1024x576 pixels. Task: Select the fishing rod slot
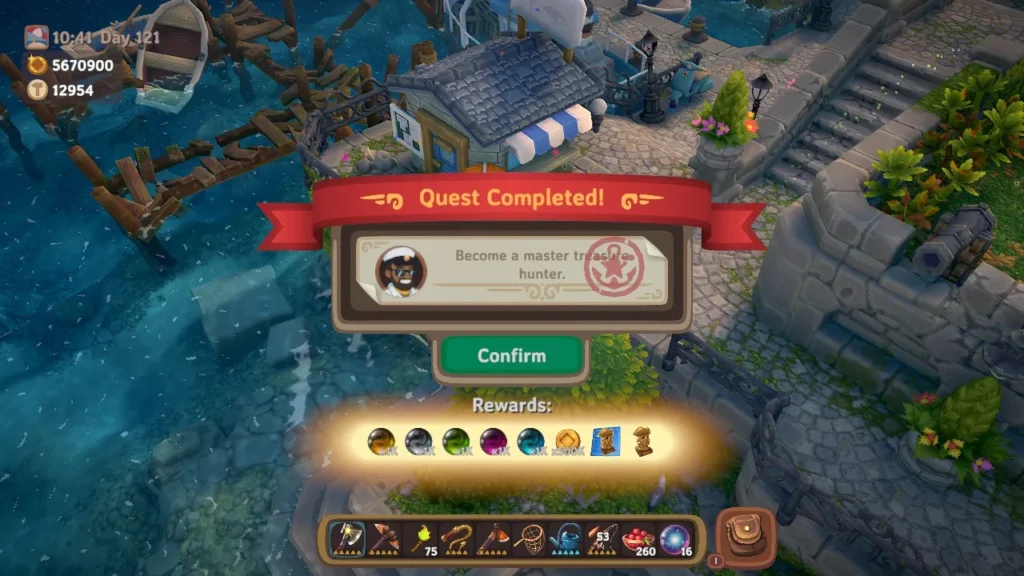(x=602, y=539)
